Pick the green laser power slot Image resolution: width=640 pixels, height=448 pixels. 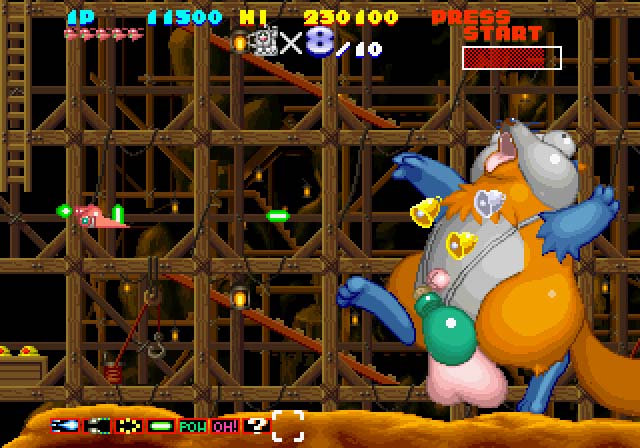click(161, 425)
